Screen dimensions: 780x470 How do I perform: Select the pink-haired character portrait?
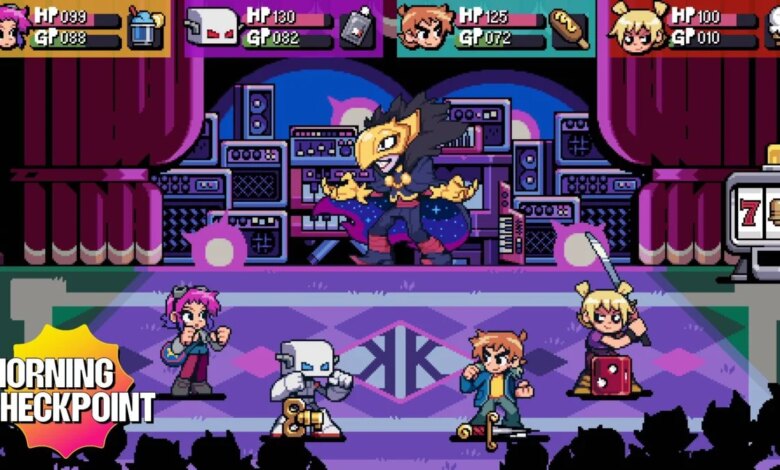(x=14, y=27)
